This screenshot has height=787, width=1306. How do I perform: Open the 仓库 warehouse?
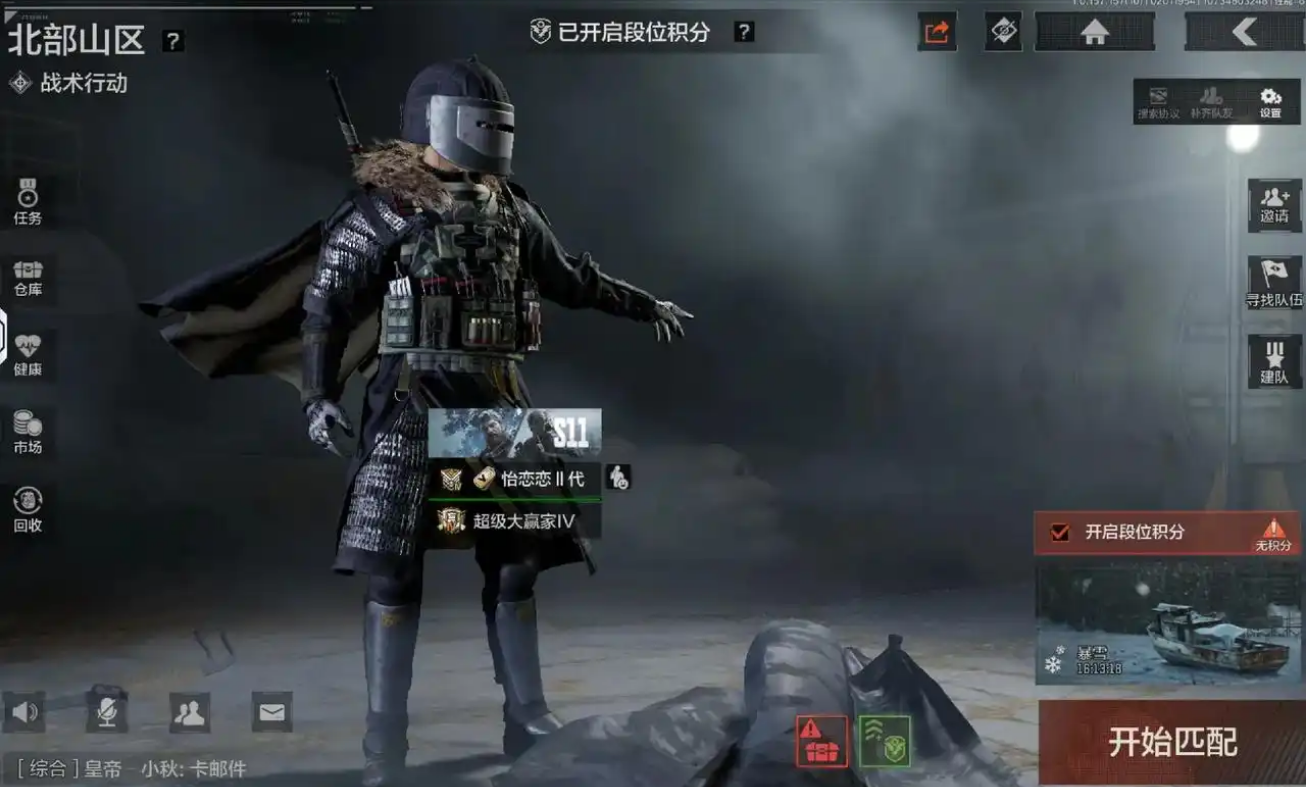[x=28, y=278]
